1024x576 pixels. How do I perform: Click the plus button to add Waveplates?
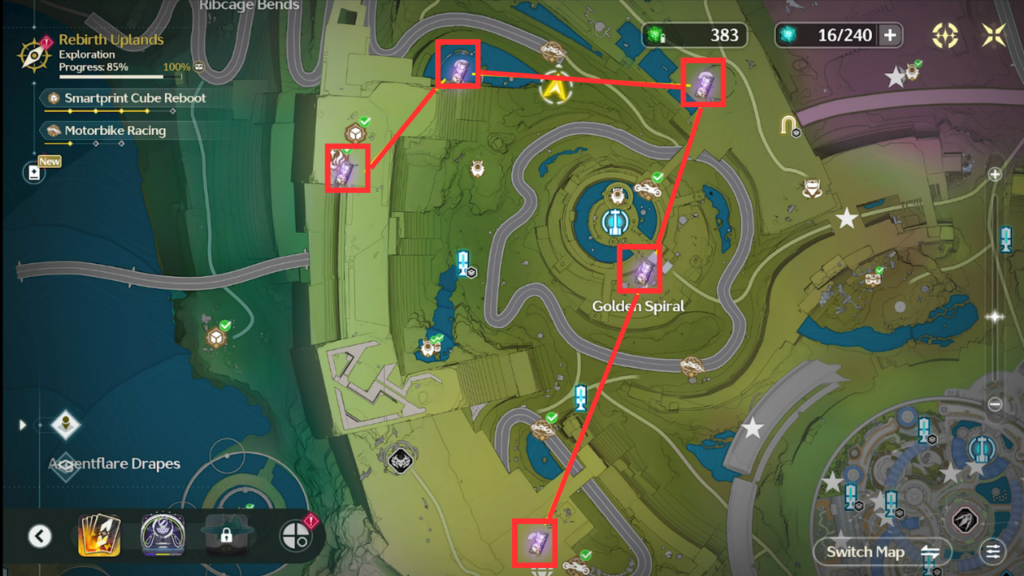pos(888,36)
